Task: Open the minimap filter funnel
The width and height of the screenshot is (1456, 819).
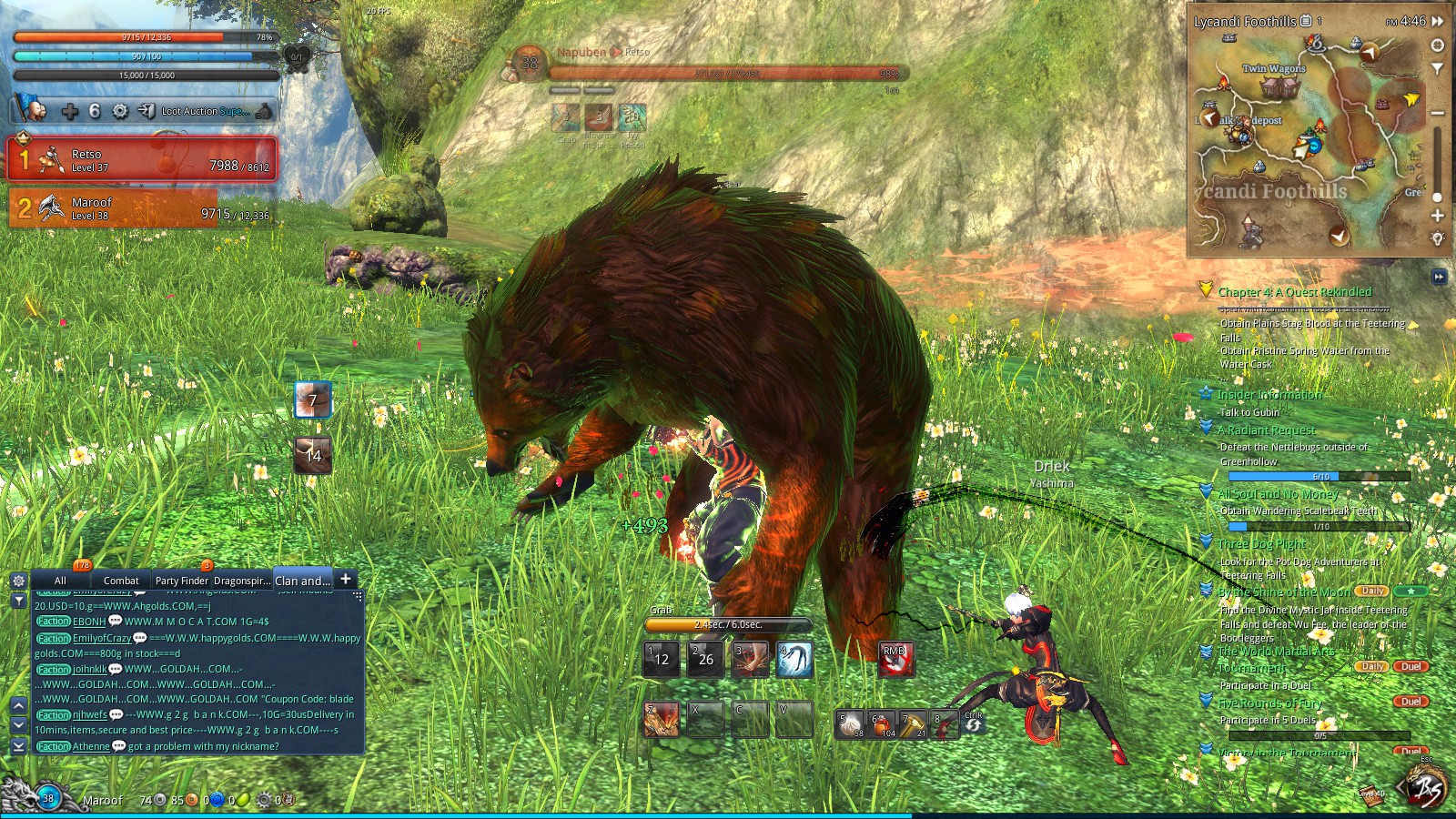Action: [x=1438, y=68]
